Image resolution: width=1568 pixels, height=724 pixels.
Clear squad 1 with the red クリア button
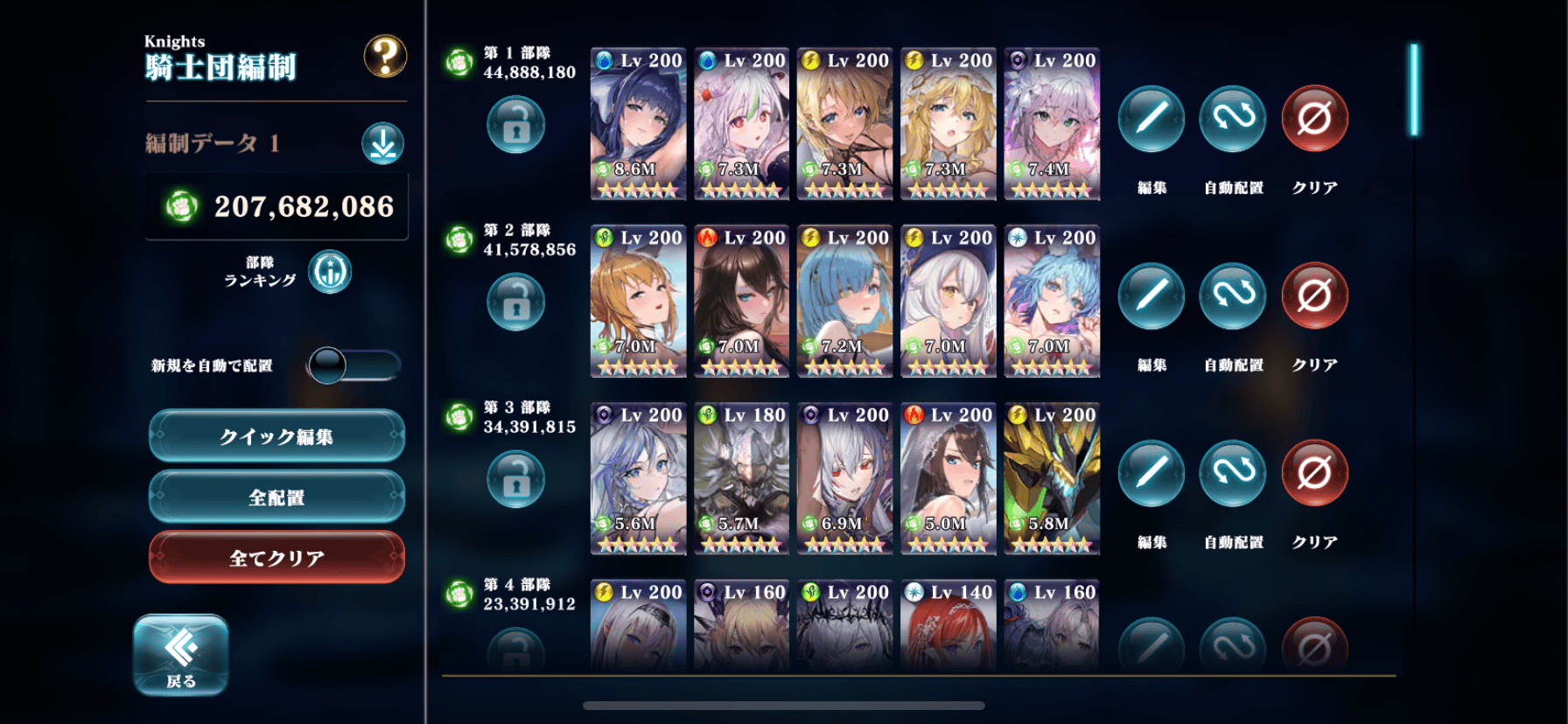pyautogui.click(x=1314, y=119)
